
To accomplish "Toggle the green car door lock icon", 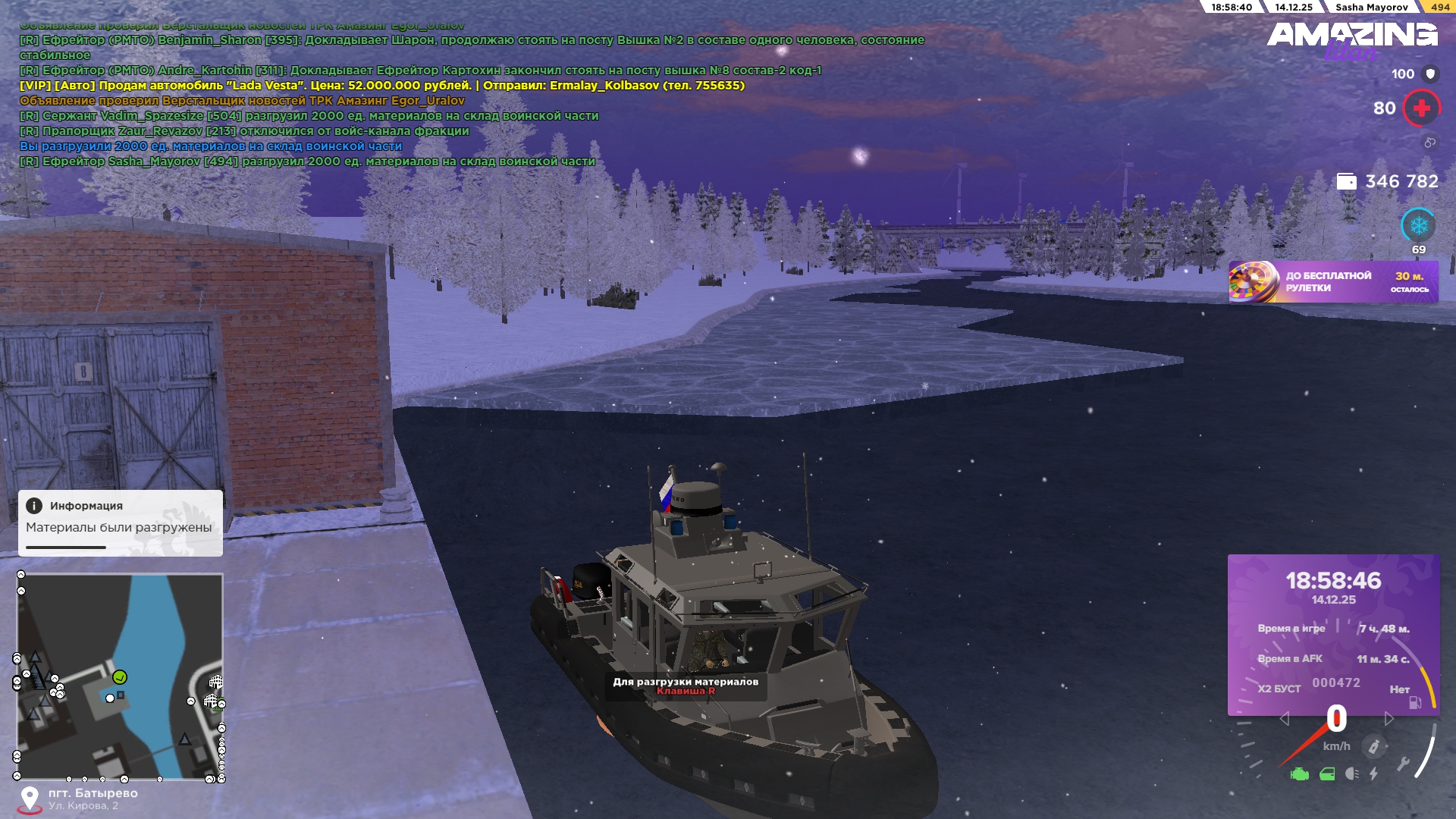I will click(1327, 774).
